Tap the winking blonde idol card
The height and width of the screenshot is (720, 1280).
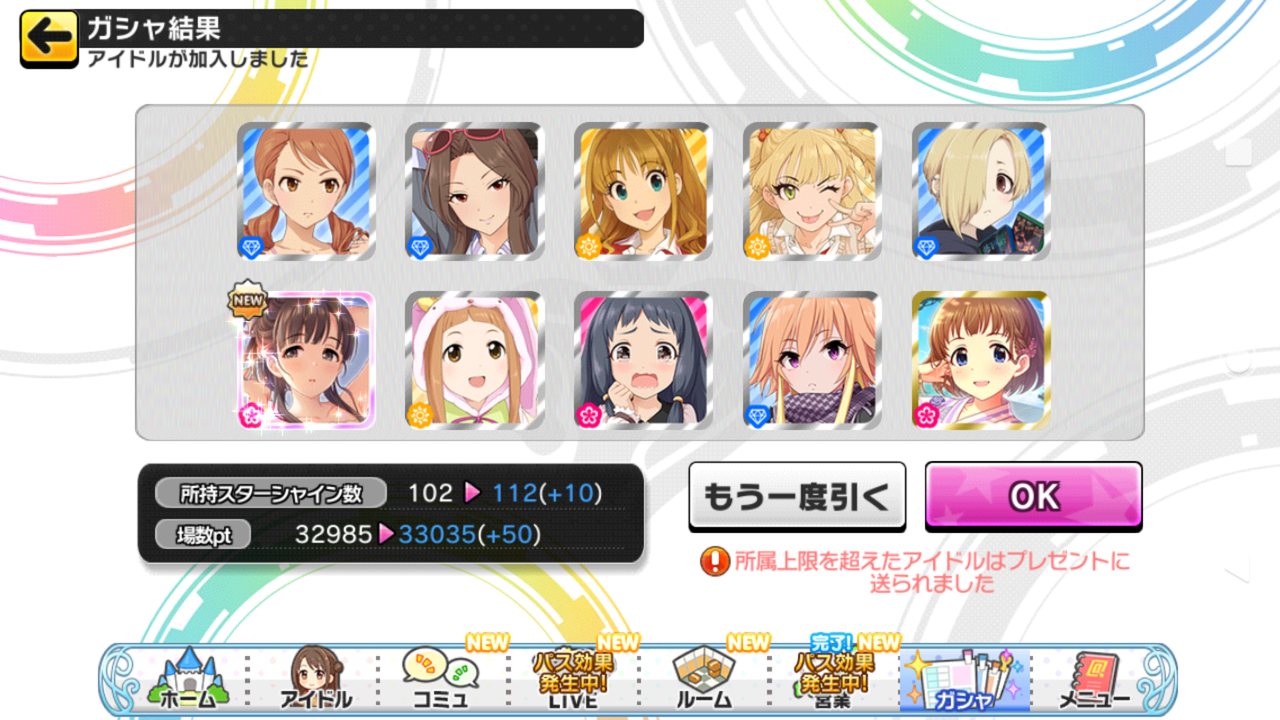coord(812,190)
